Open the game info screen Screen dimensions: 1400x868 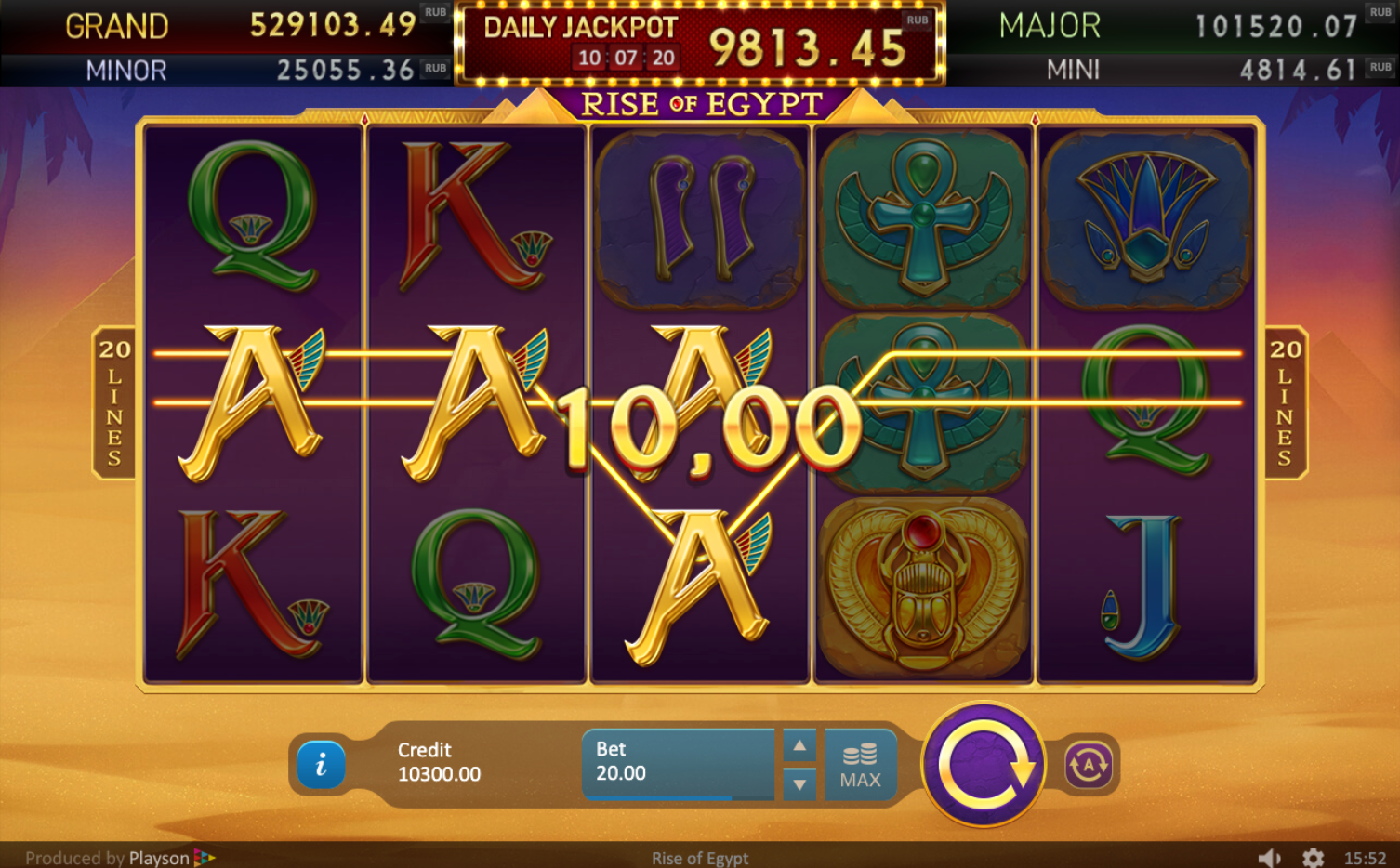(x=321, y=766)
